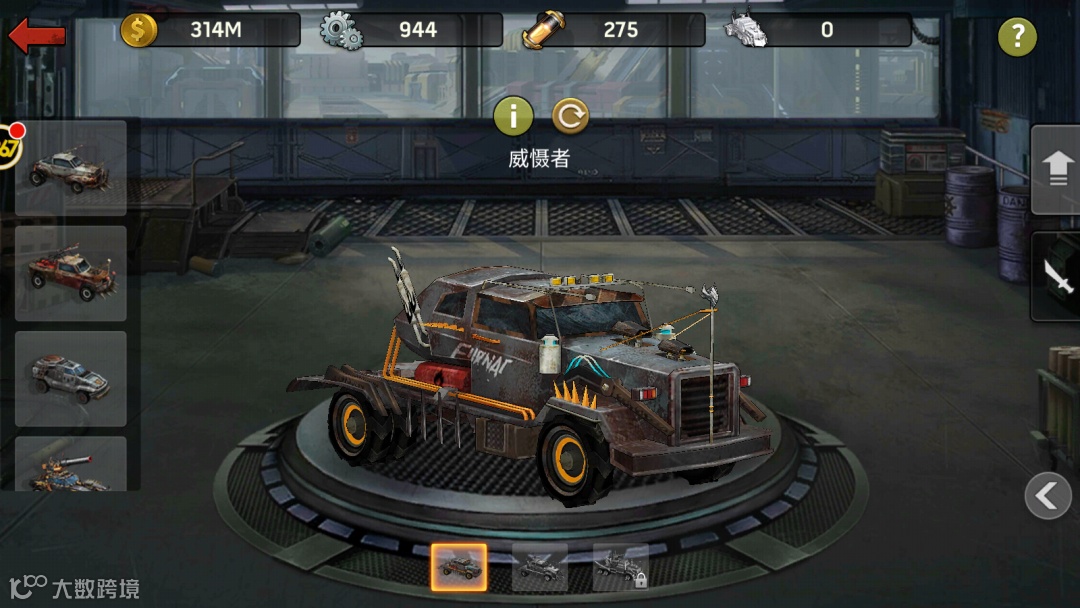Select the highlighted orange-framed car variant

coord(459,568)
